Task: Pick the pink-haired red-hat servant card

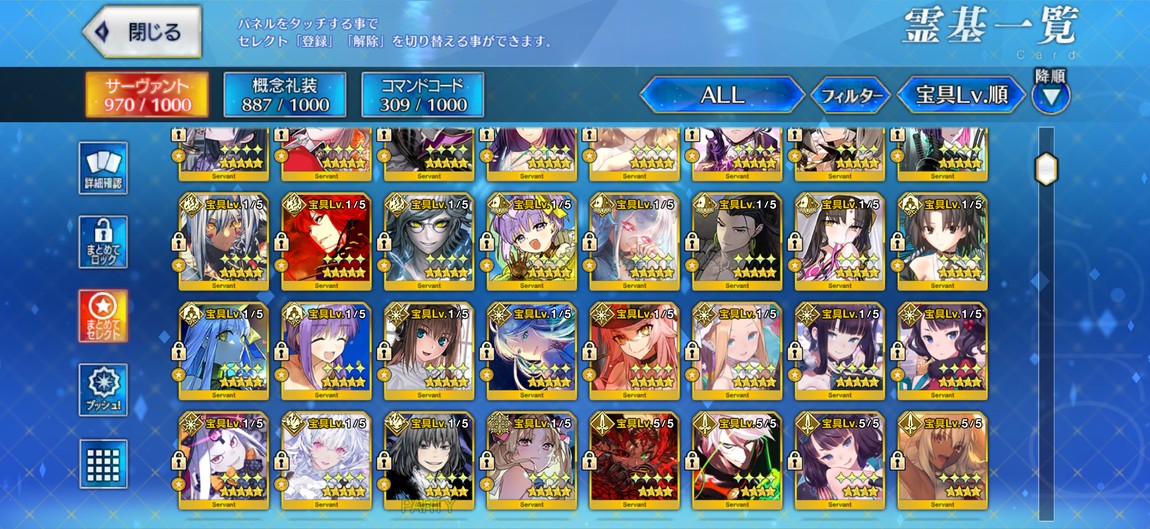Action: click(x=634, y=349)
